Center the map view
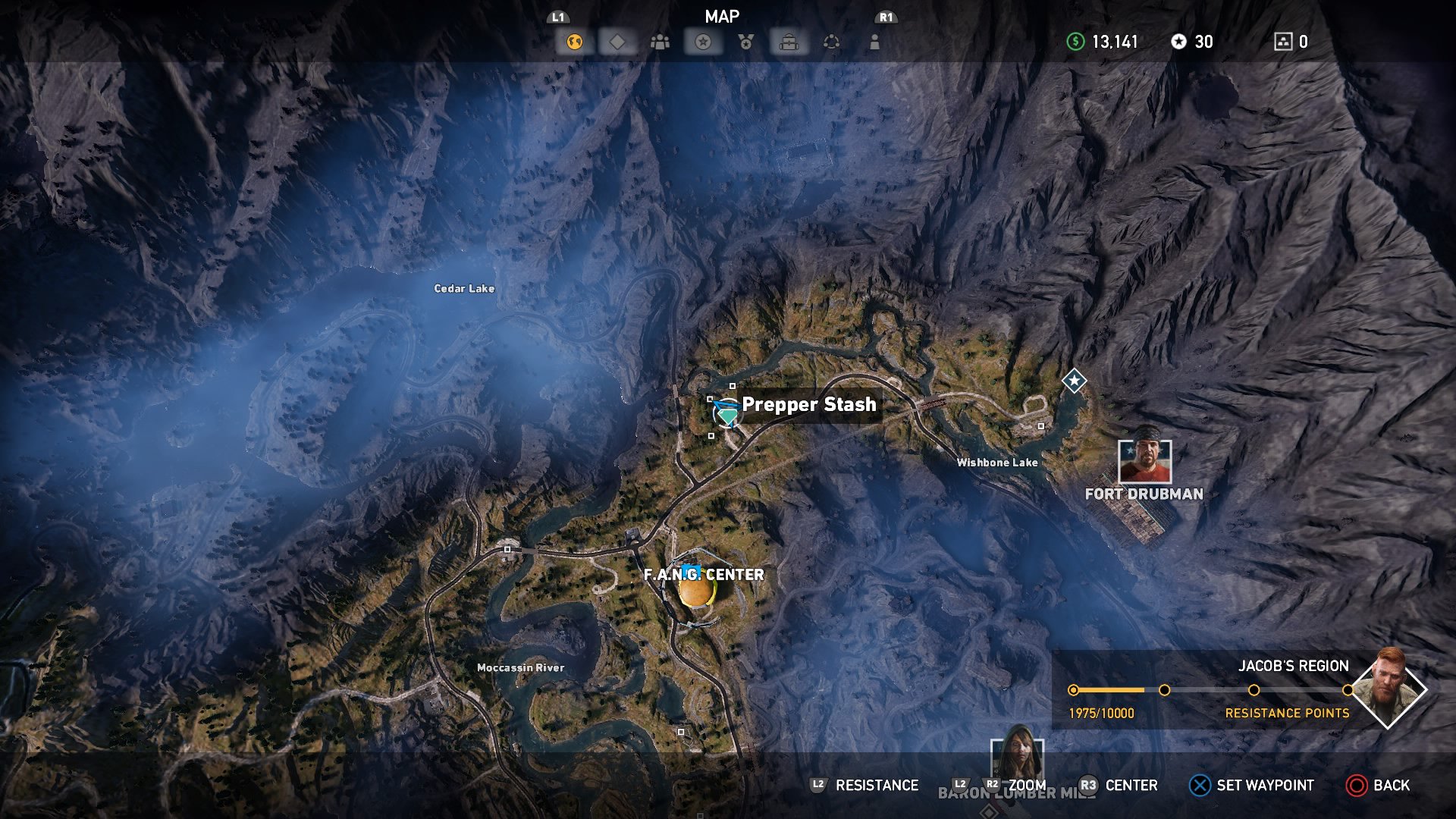 pos(1119,786)
